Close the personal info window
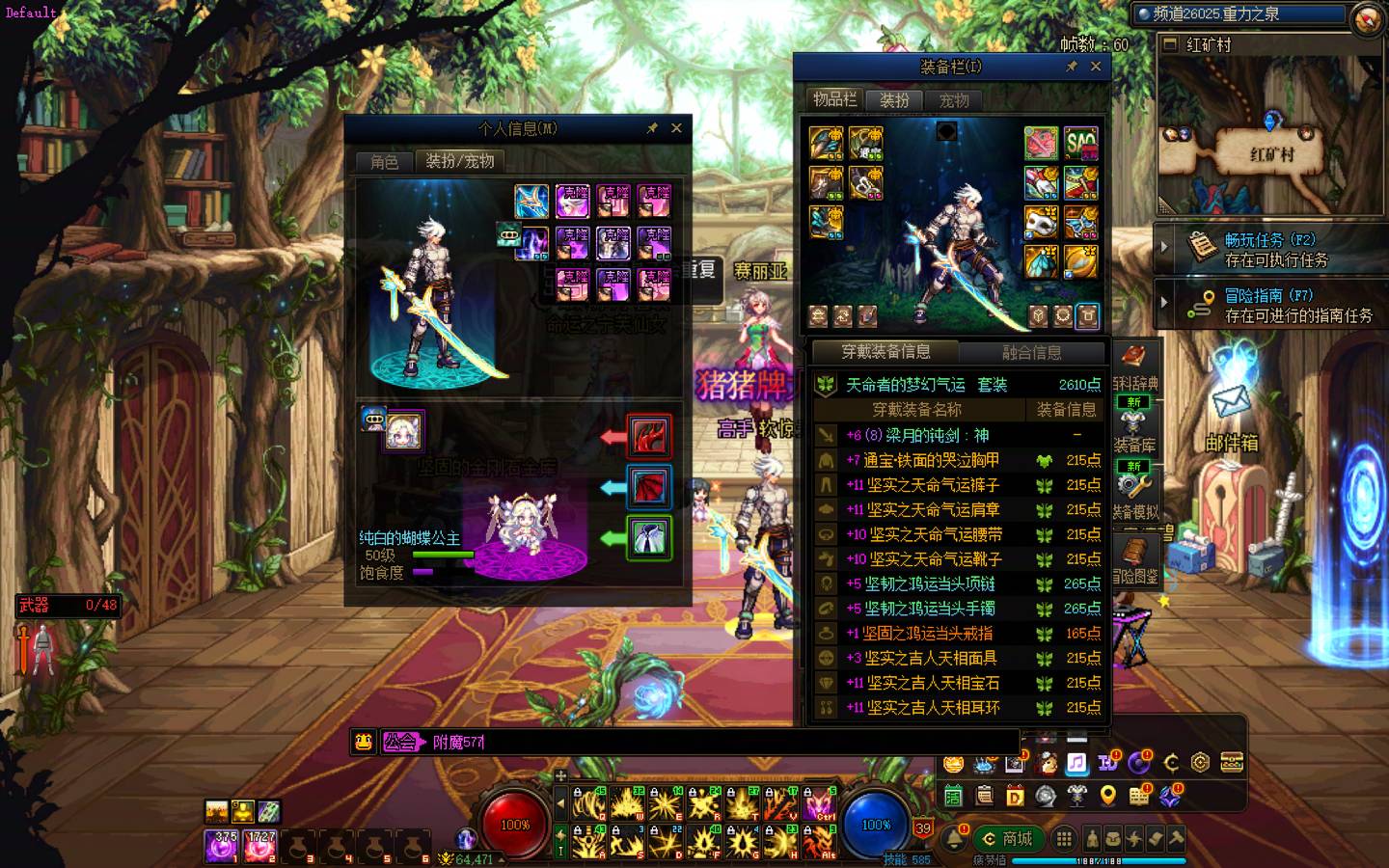1389x868 pixels. 676,128
